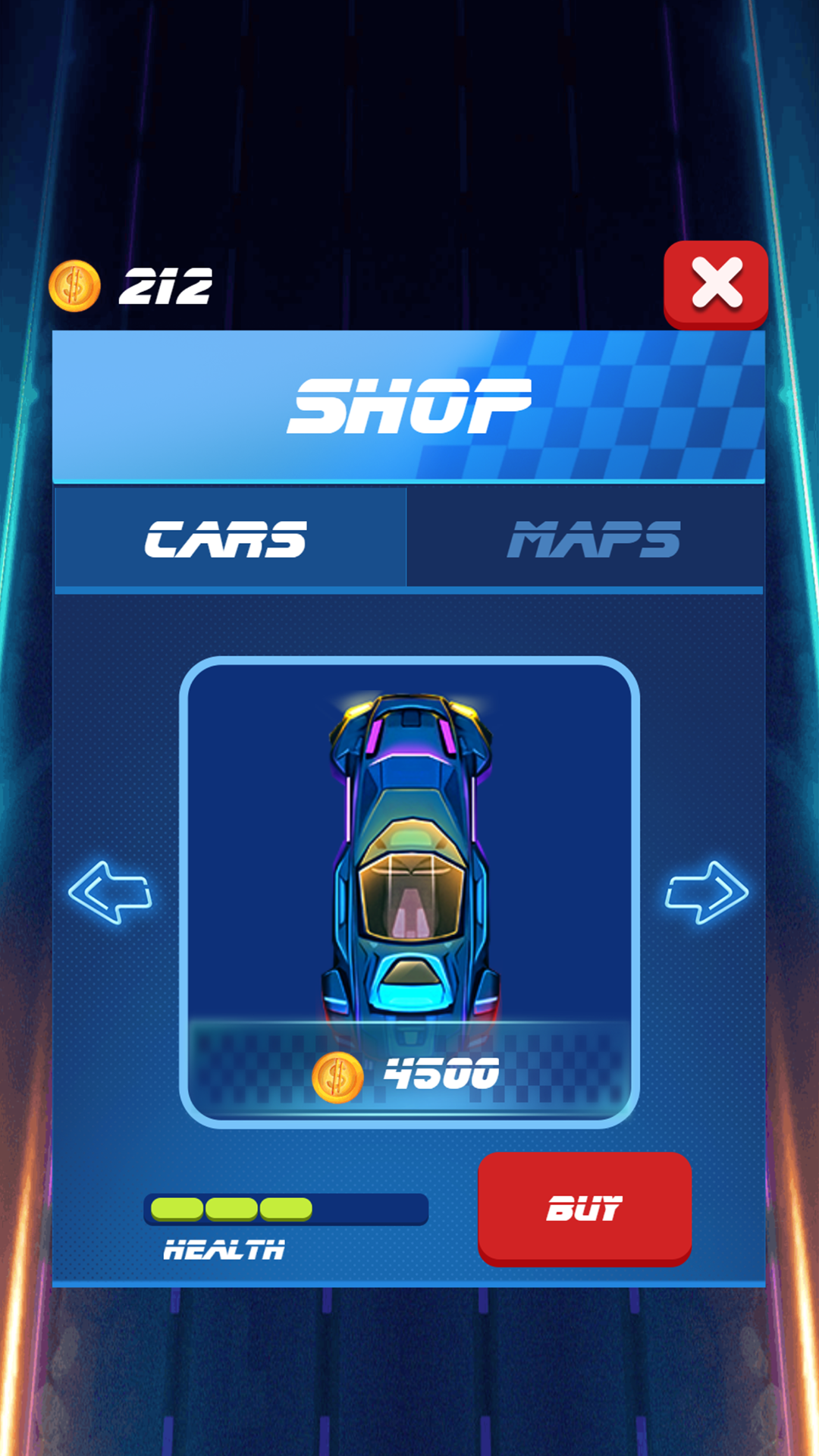The image size is (819, 1456).
Task: Open the Maps tab
Action: tap(585, 538)
